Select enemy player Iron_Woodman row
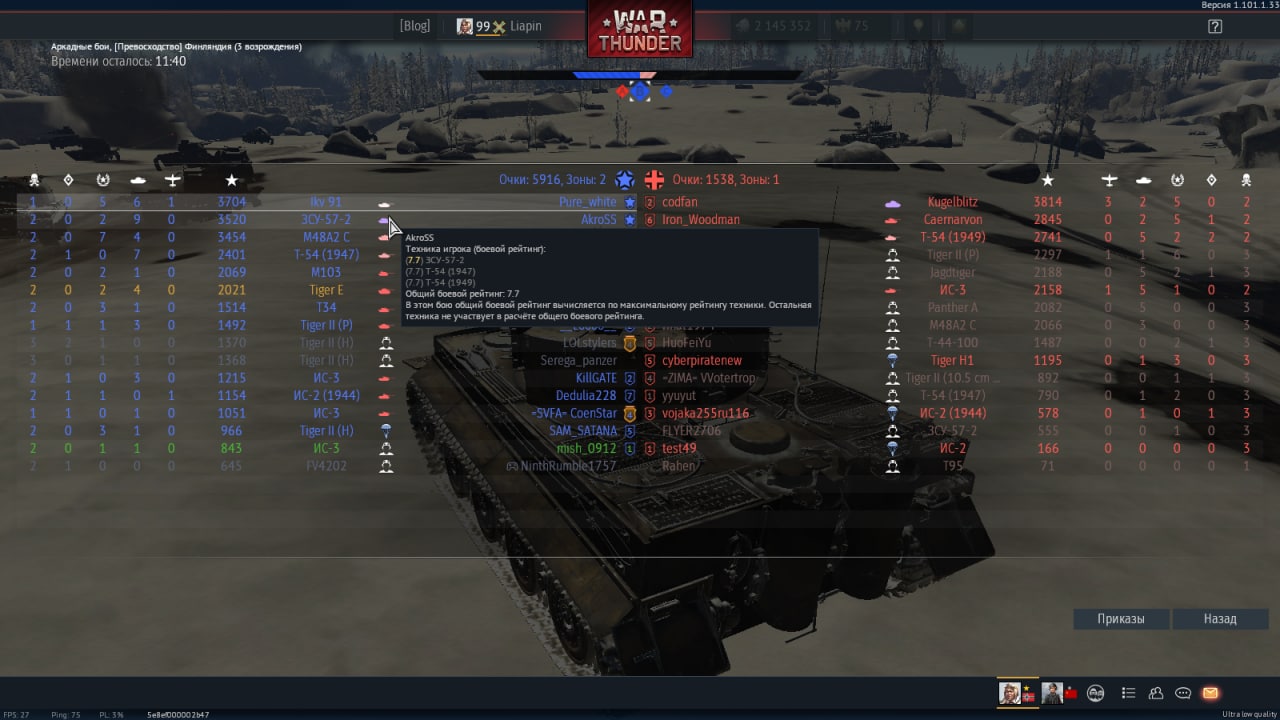The width and height of the screenshot is (1280, 720). point(700,220)
